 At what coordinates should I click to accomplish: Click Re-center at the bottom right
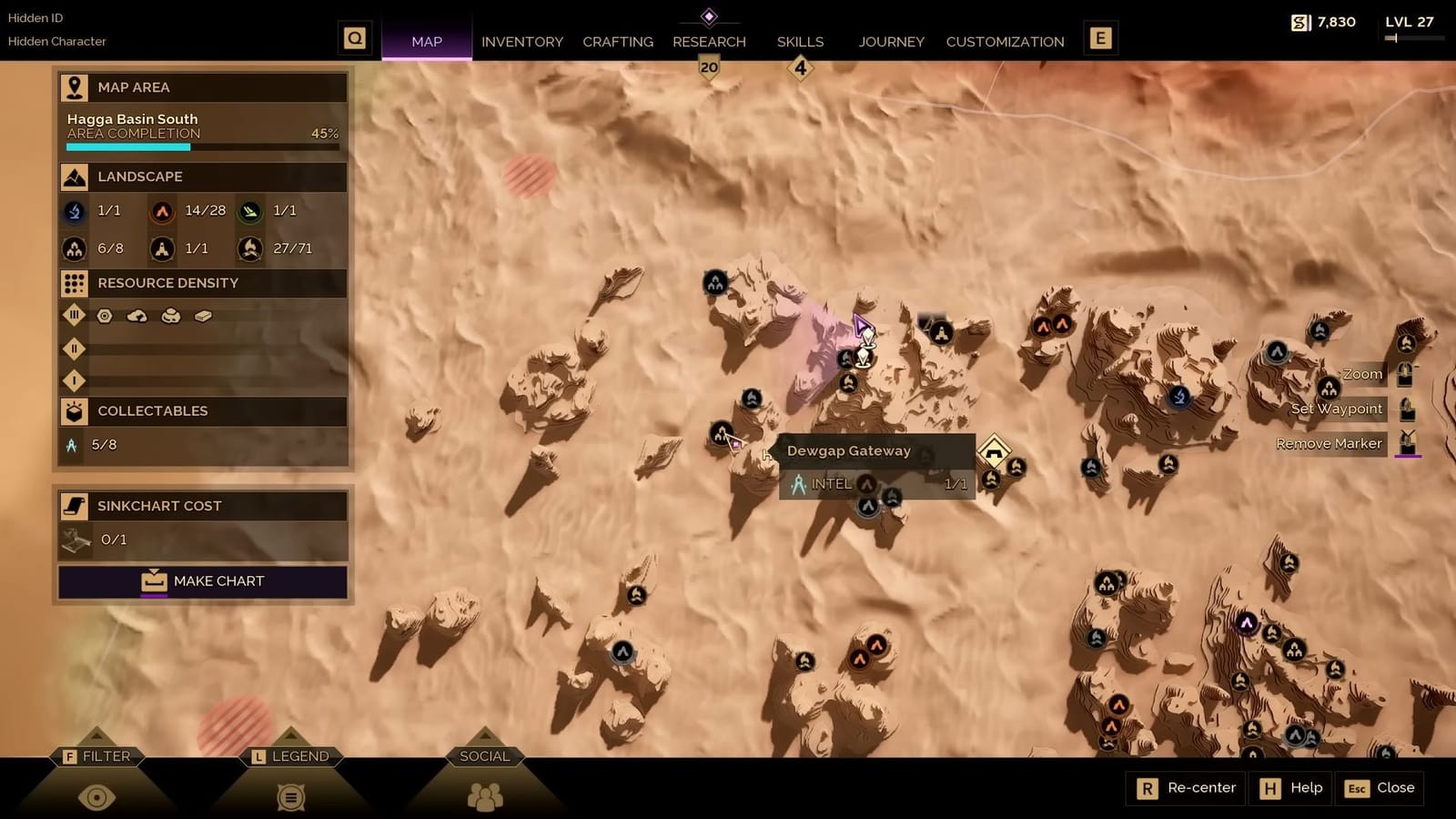(x=1185, y=788)
